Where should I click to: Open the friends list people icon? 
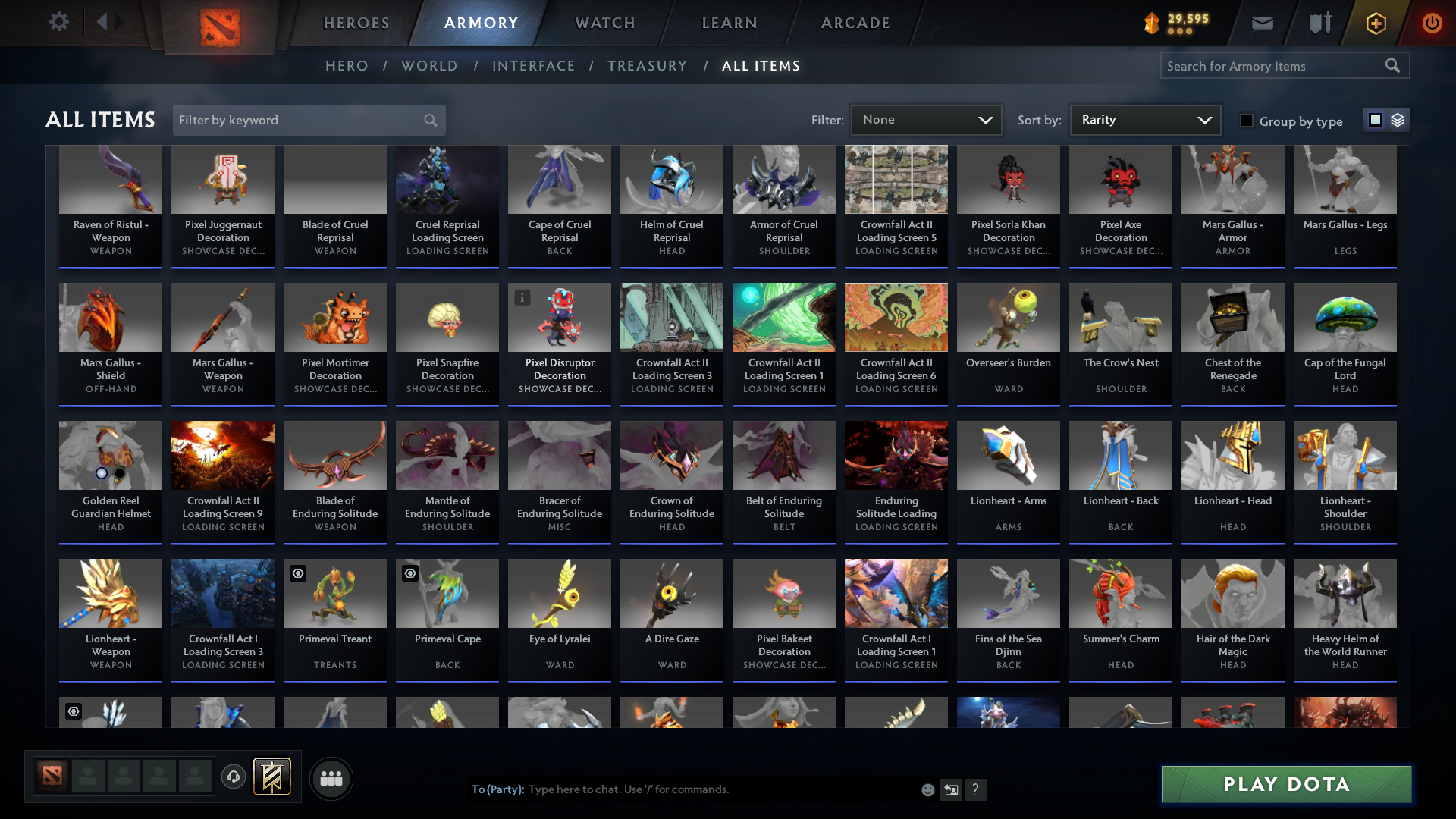[330, 778]
